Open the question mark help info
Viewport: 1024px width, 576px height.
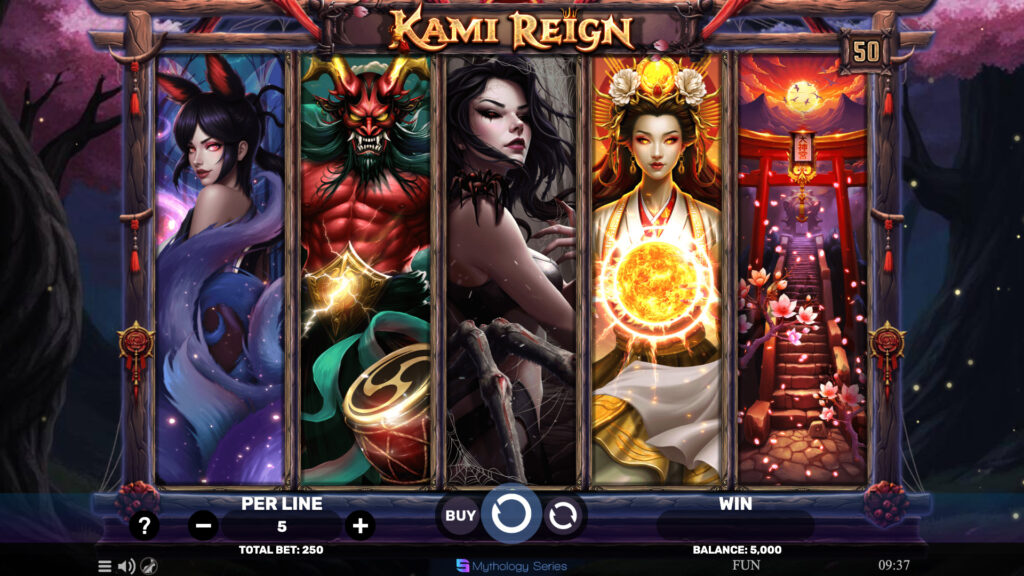(x=145, y=525)
